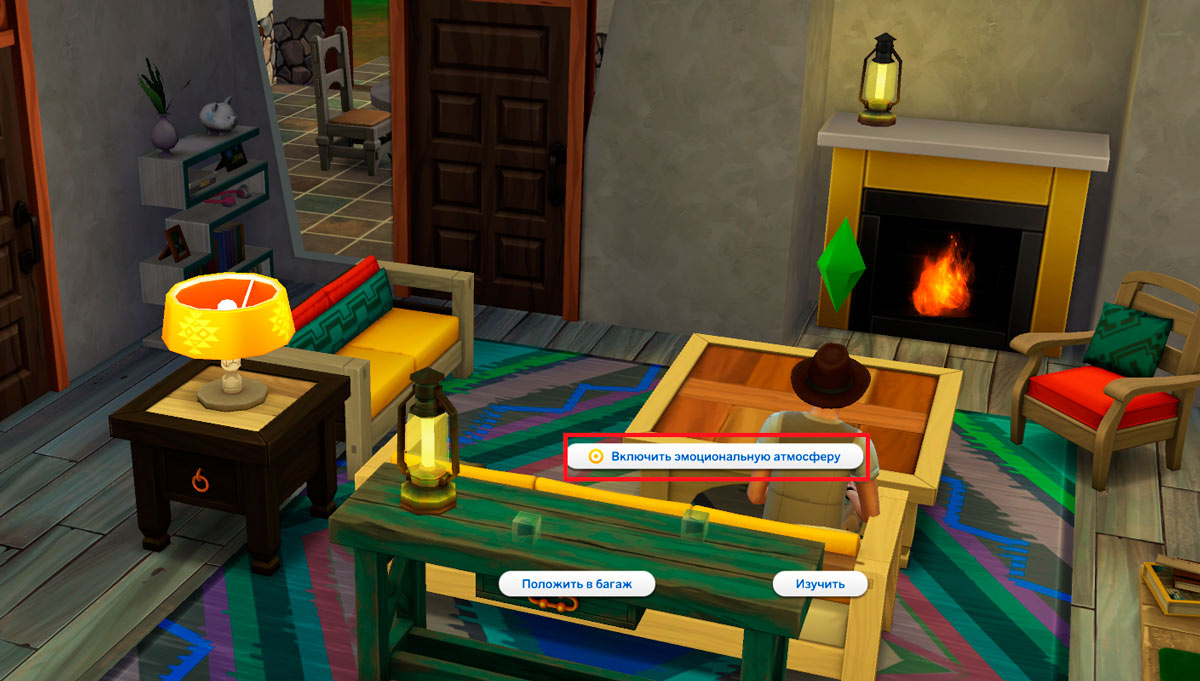Choose "Включить эмоциональную атмосферу" option

coord(715,456)
